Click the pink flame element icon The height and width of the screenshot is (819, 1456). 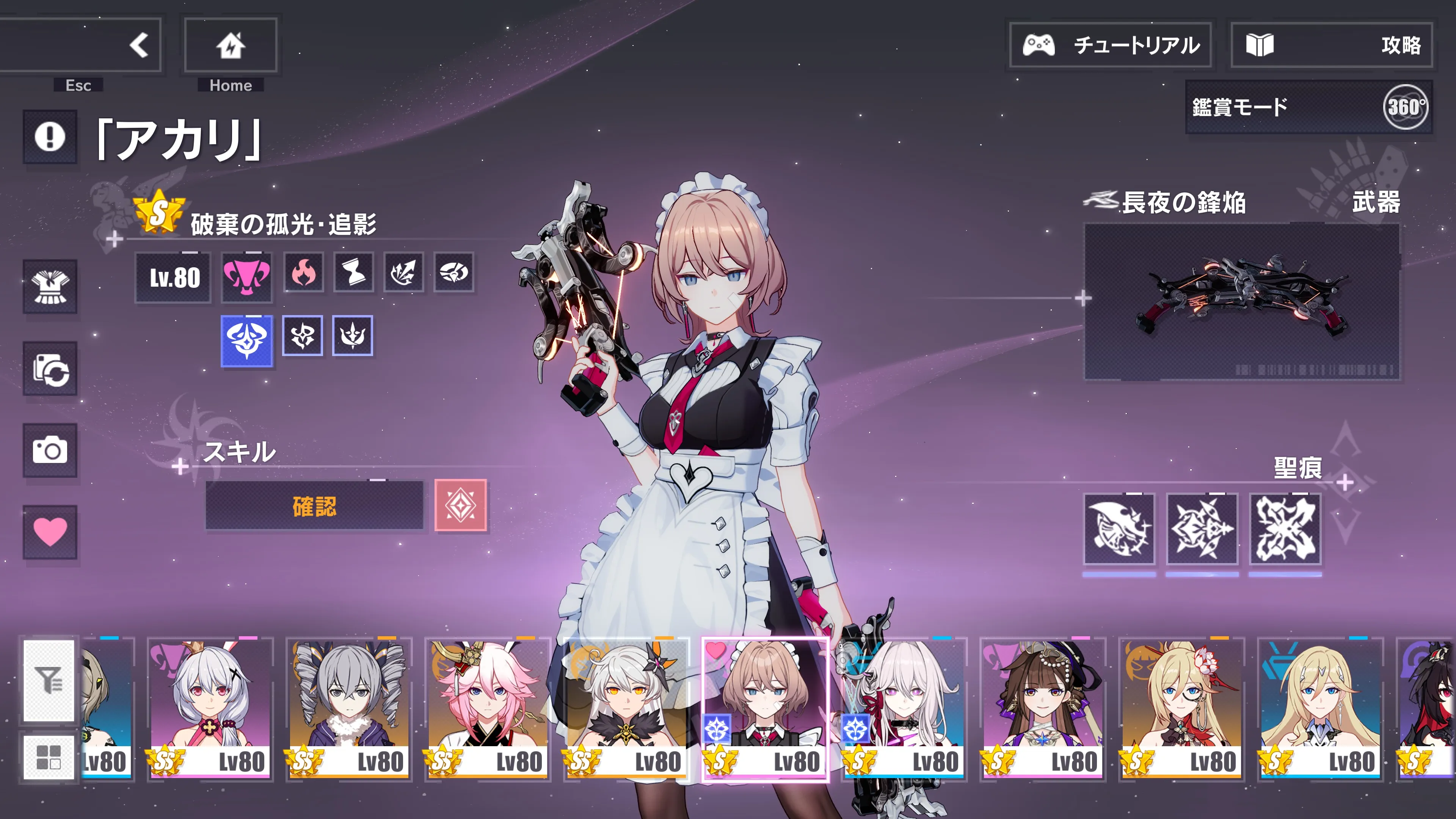click(303, 273)
